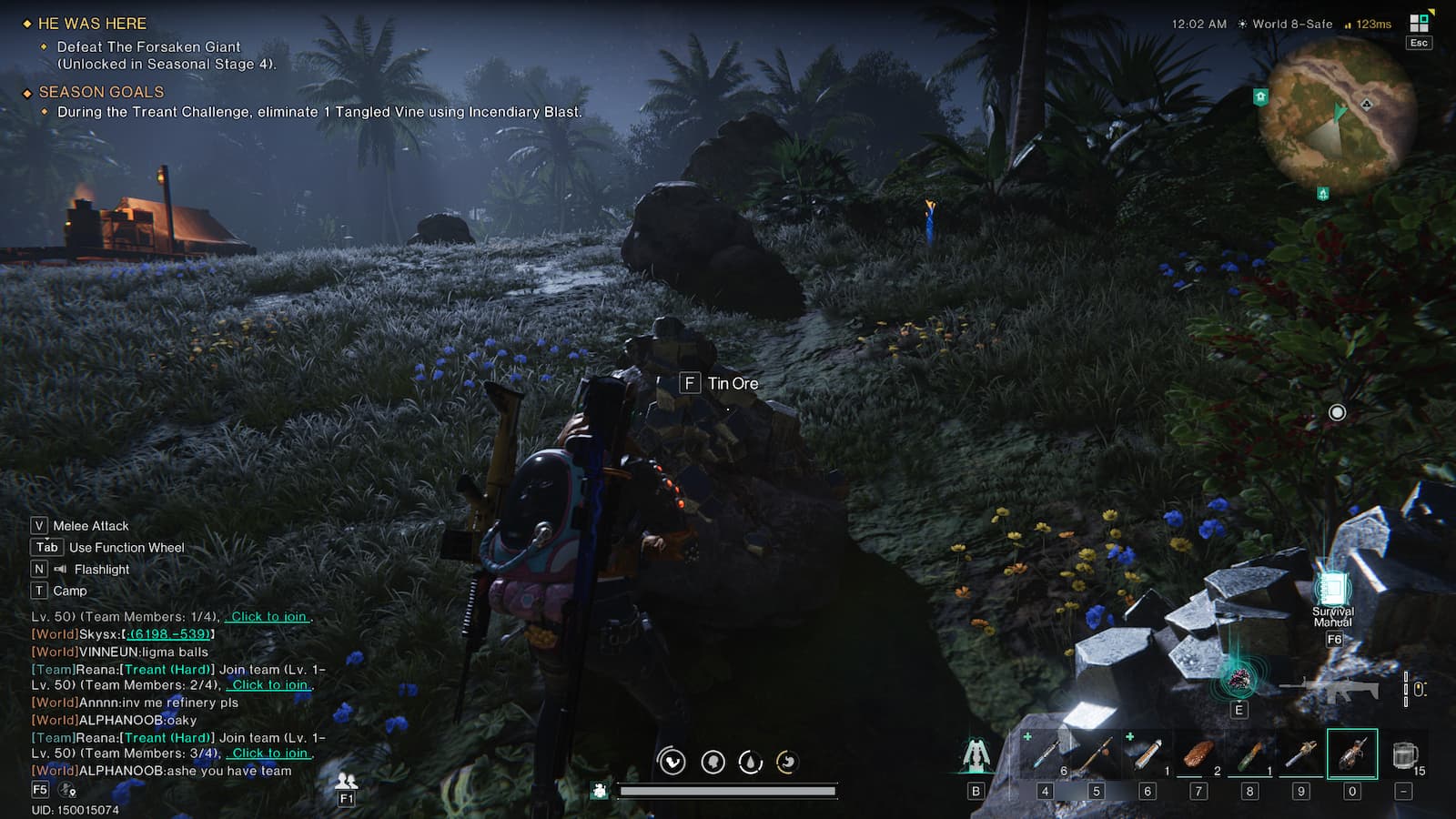Collapse the SEASON GOALS section diamond

[26, 92]
